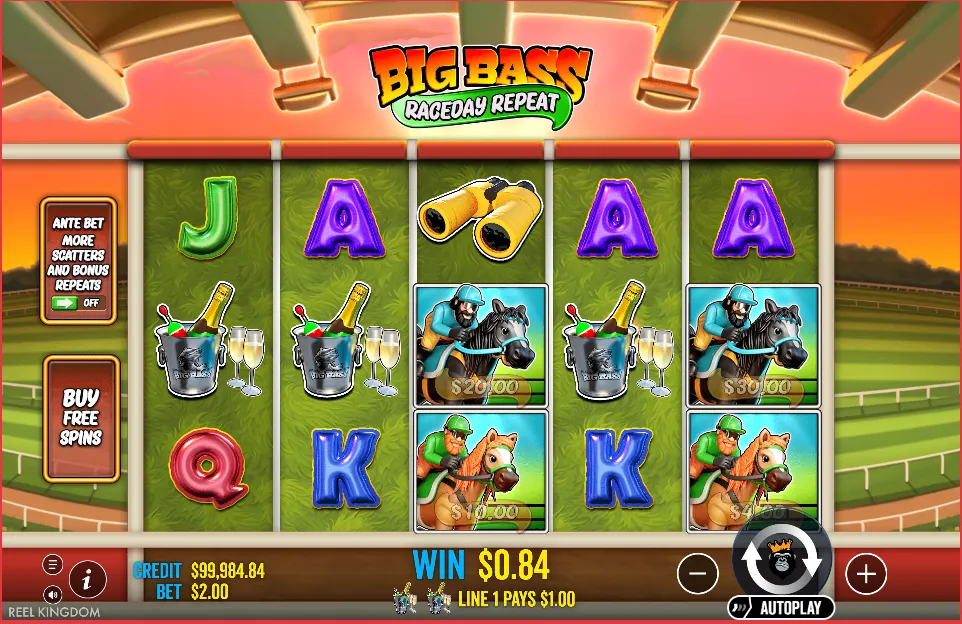Mute the game sound
Image resolution: width=962 pixels, height=624 pixels.
[x=53, y=594]
